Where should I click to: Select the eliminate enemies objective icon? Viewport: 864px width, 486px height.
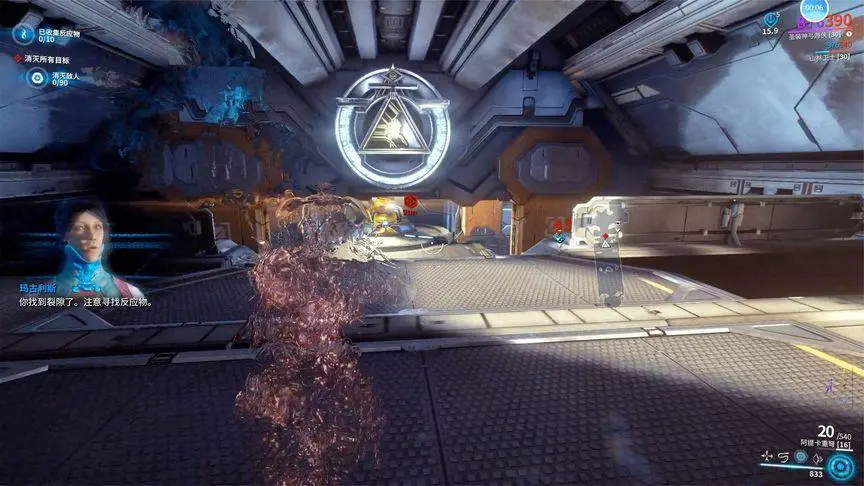[x=37, y=78]
